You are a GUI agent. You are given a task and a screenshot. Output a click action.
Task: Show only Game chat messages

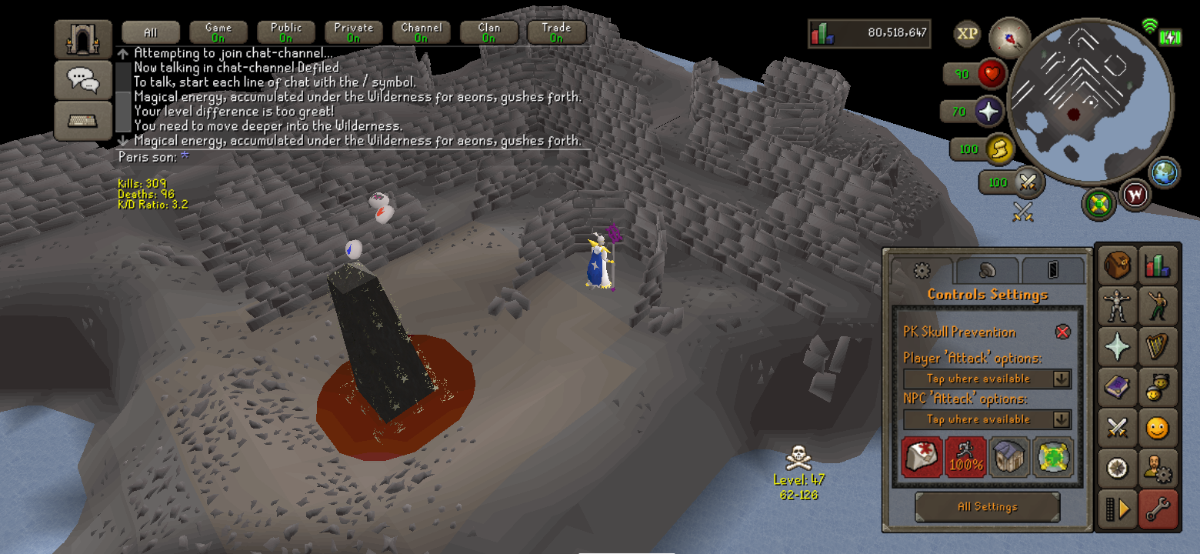click(218, 33)
